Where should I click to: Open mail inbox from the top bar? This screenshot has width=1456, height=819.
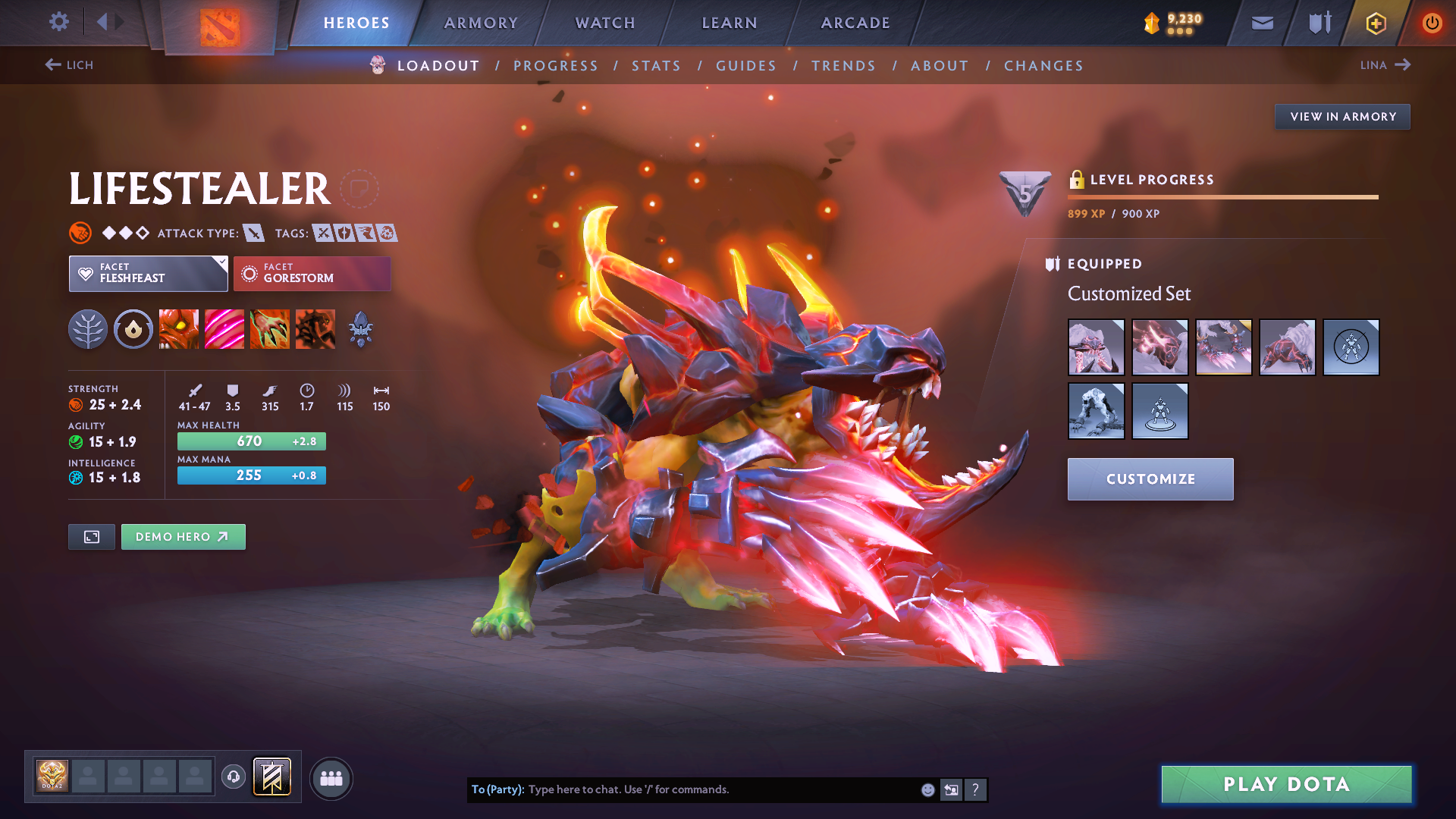point(1261,23)
